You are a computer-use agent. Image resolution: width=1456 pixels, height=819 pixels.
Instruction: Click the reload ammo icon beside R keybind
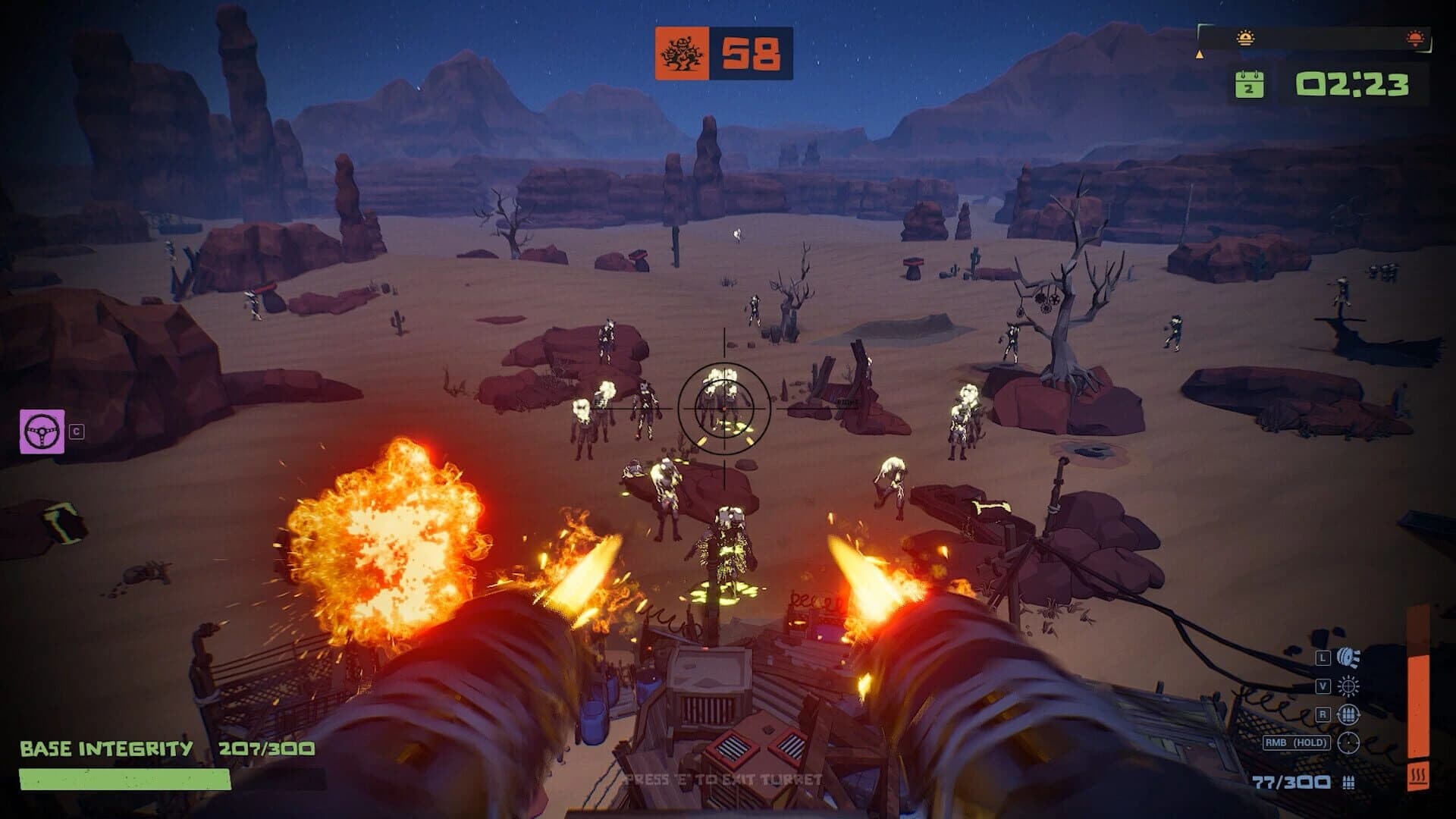tap(1348, 714)
